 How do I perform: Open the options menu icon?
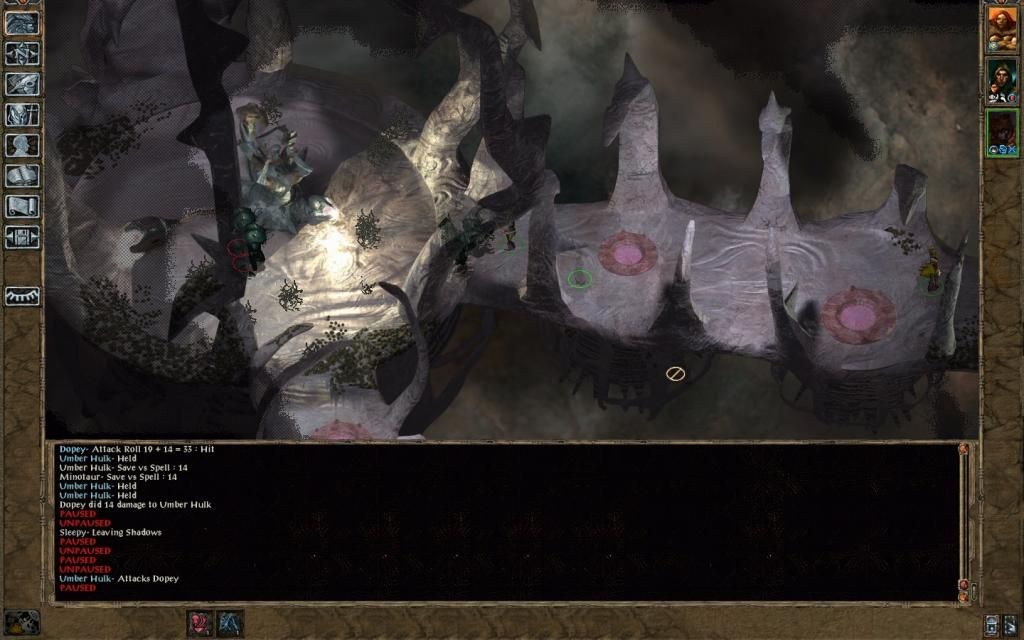point(22,237)
